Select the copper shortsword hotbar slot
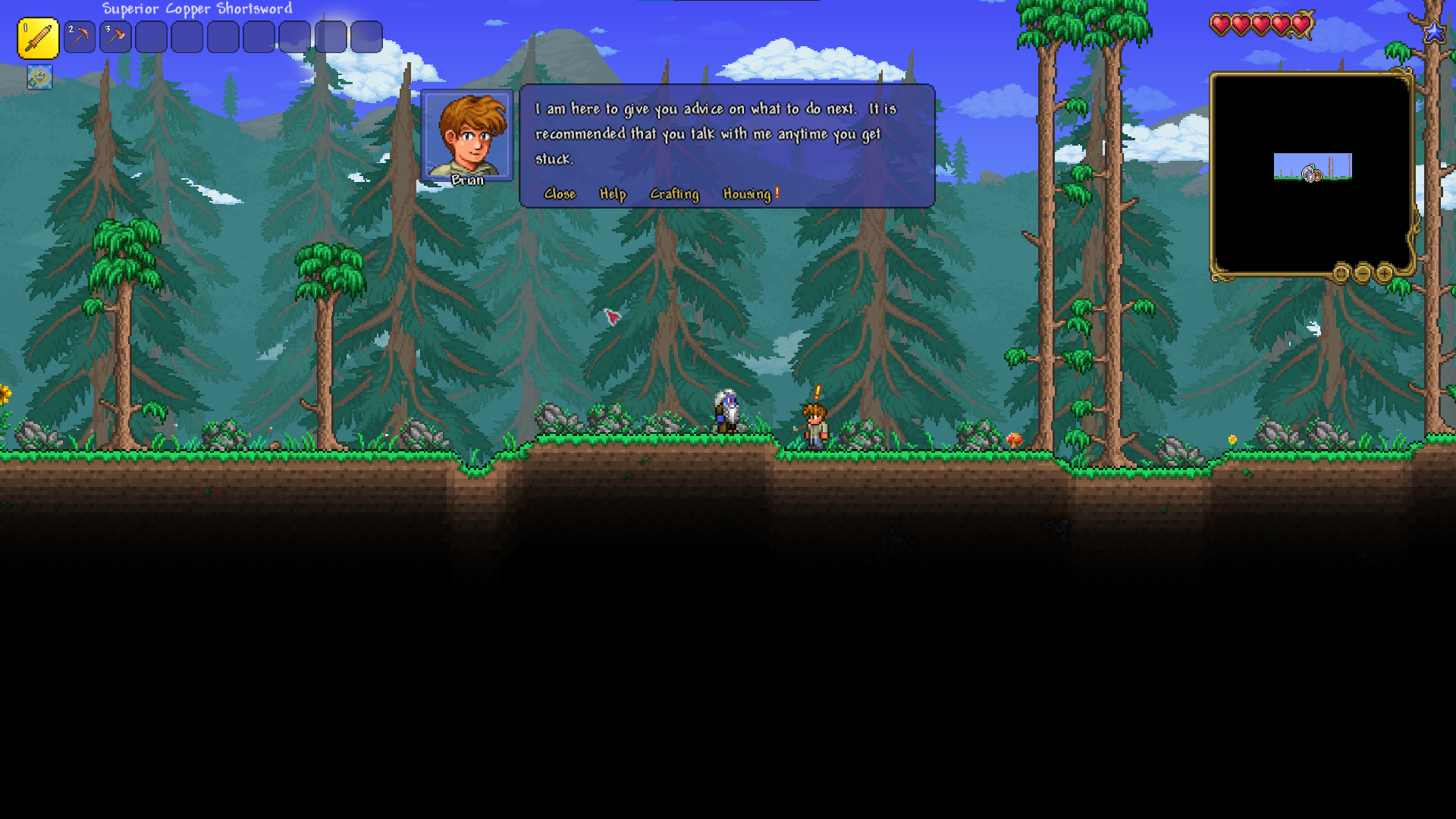The width and height of the screenshot is (1456, 819). 38,38
